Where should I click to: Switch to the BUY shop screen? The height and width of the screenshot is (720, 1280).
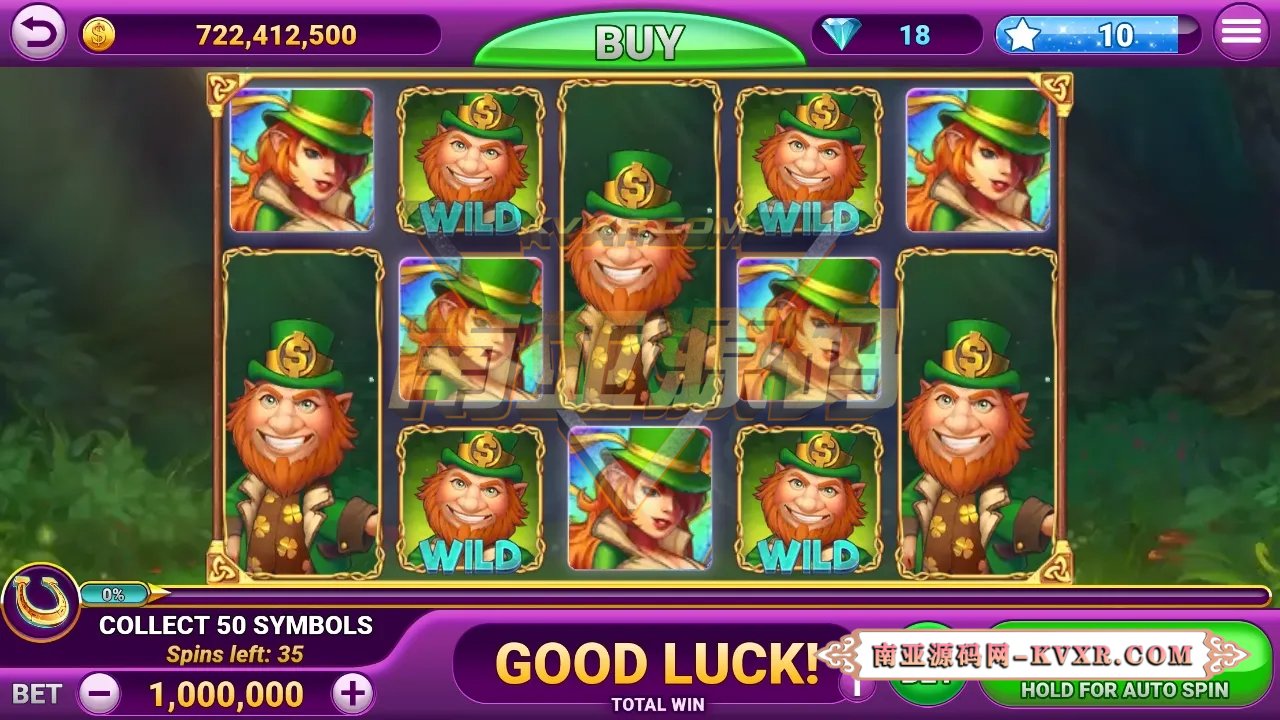point(640,40)
